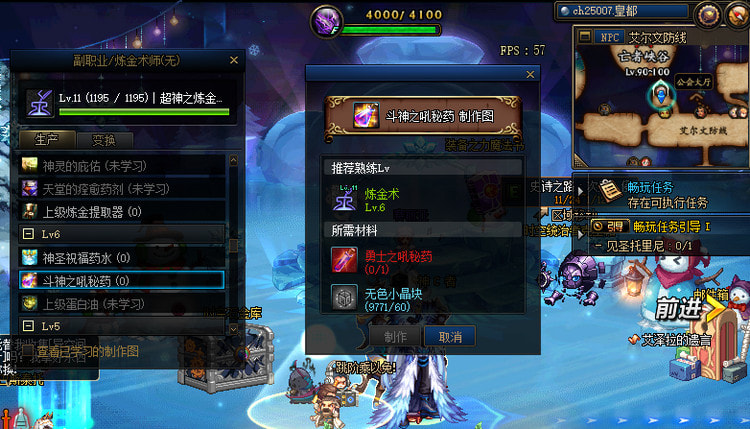Collapse the Lv6 recipe group
Viewport: 750px width, 429px height.
point(29,233)
